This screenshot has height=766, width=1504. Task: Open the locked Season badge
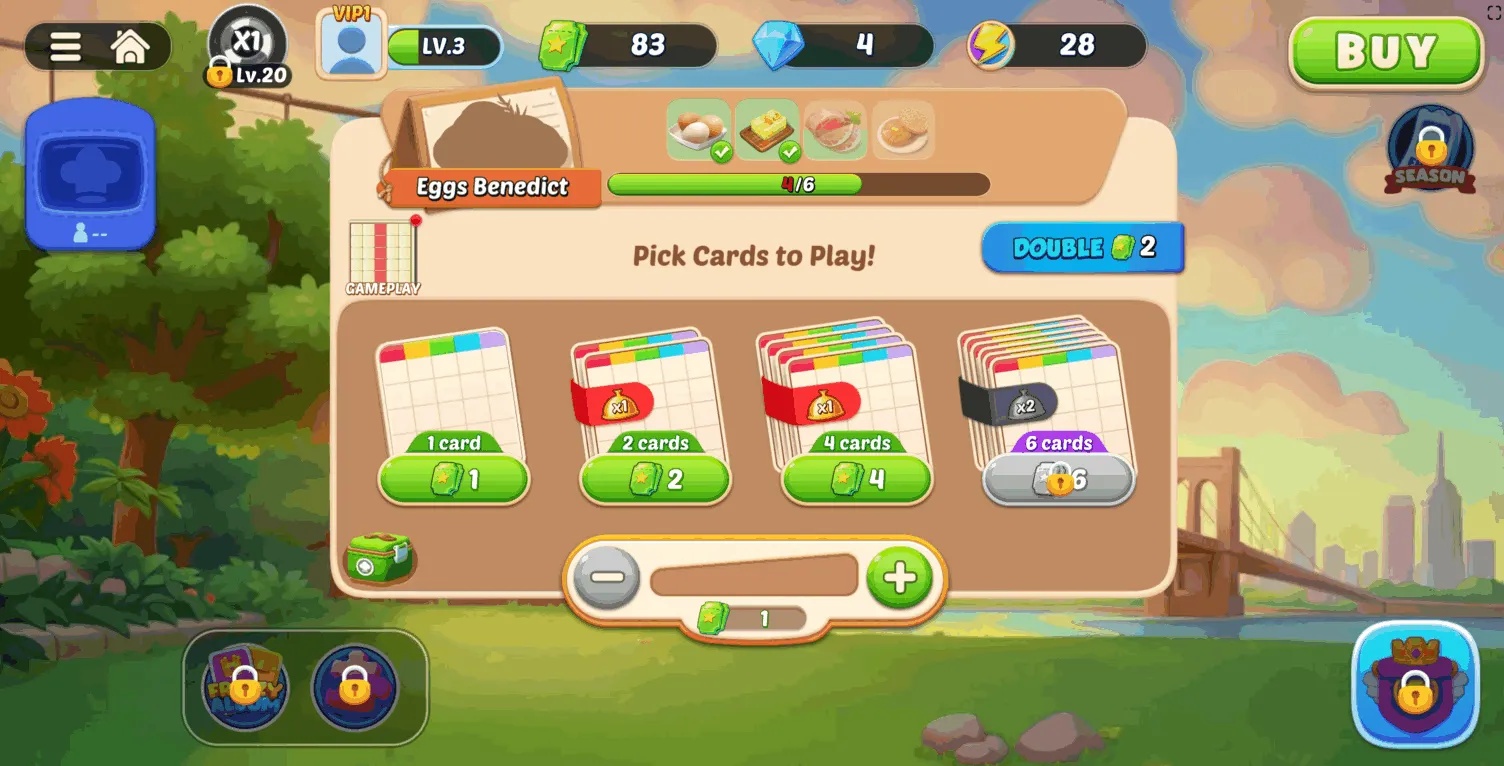tap(1430, 150)
